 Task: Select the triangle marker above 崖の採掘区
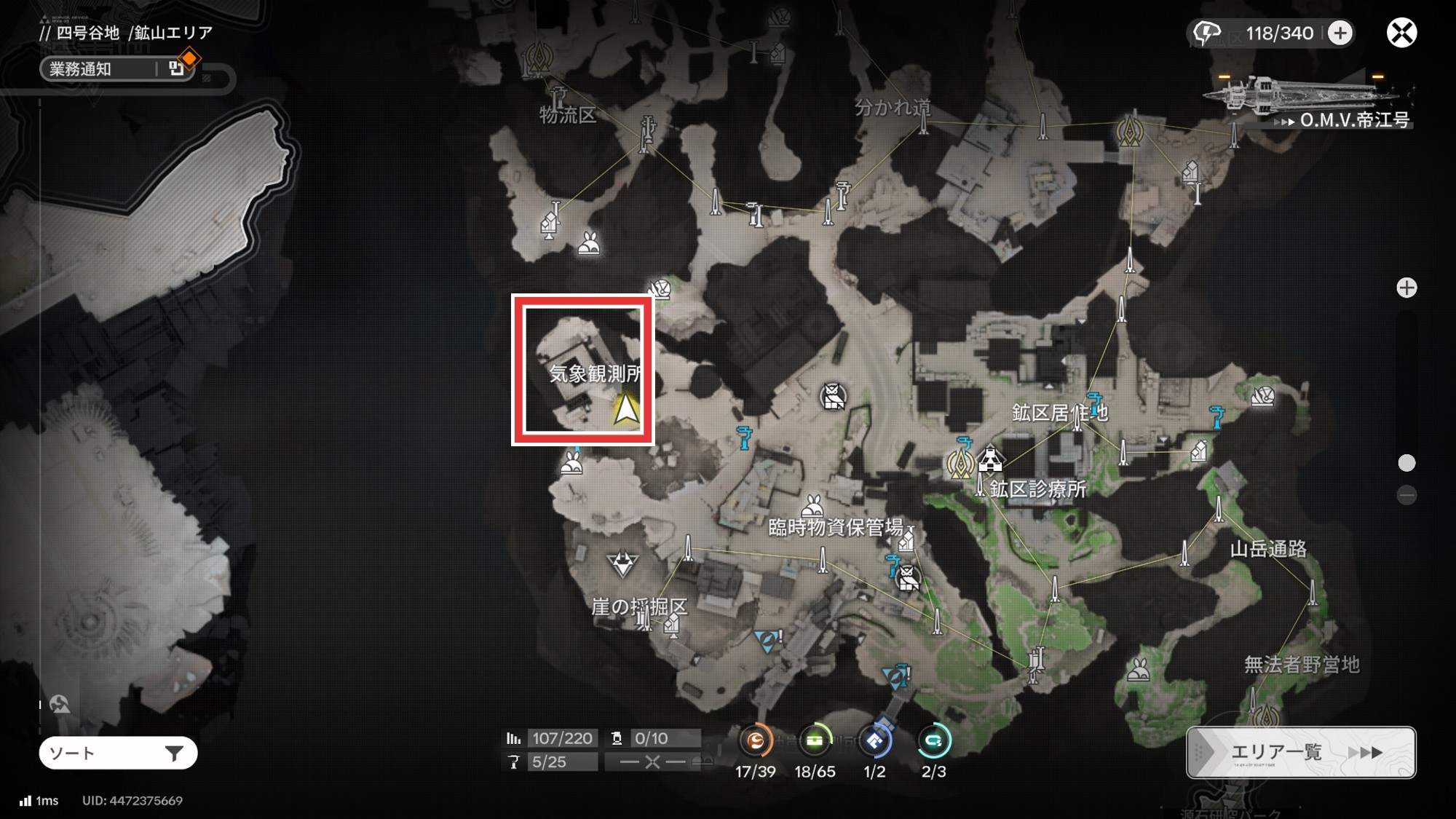click(622, 563)
